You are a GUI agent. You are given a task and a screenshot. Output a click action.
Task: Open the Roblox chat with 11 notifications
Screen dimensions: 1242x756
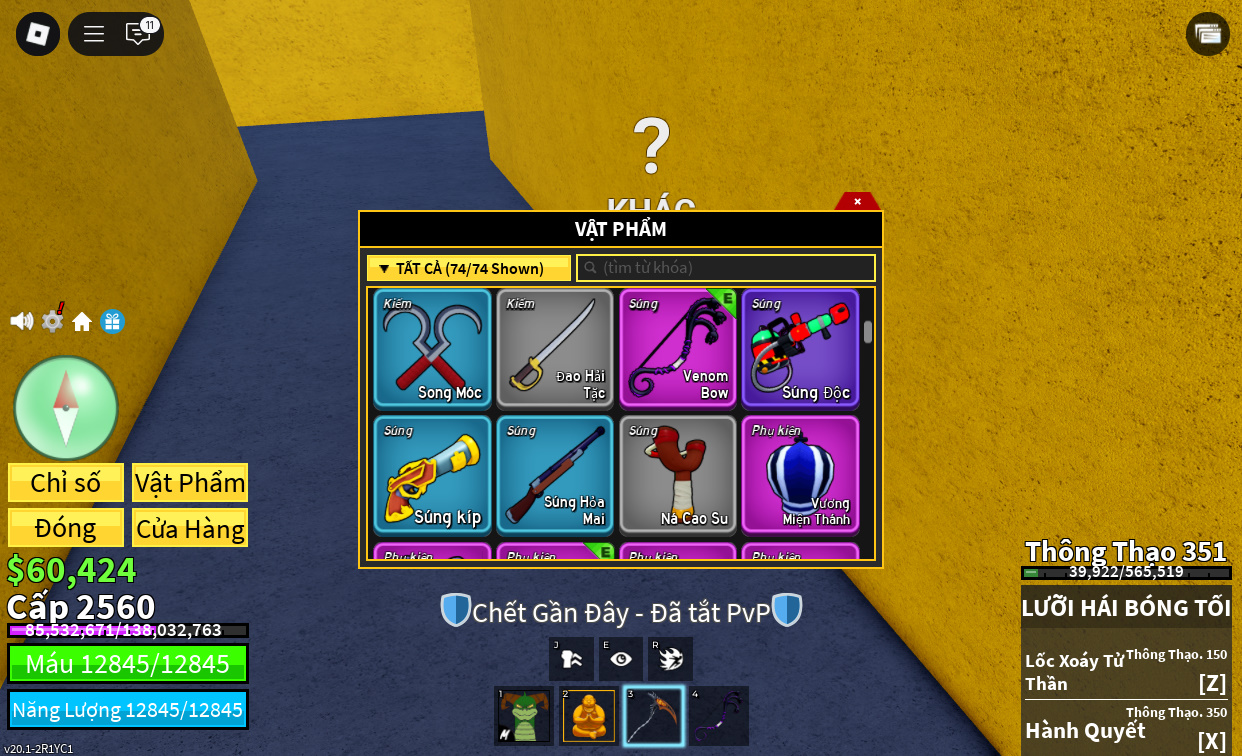coord(138,34)
